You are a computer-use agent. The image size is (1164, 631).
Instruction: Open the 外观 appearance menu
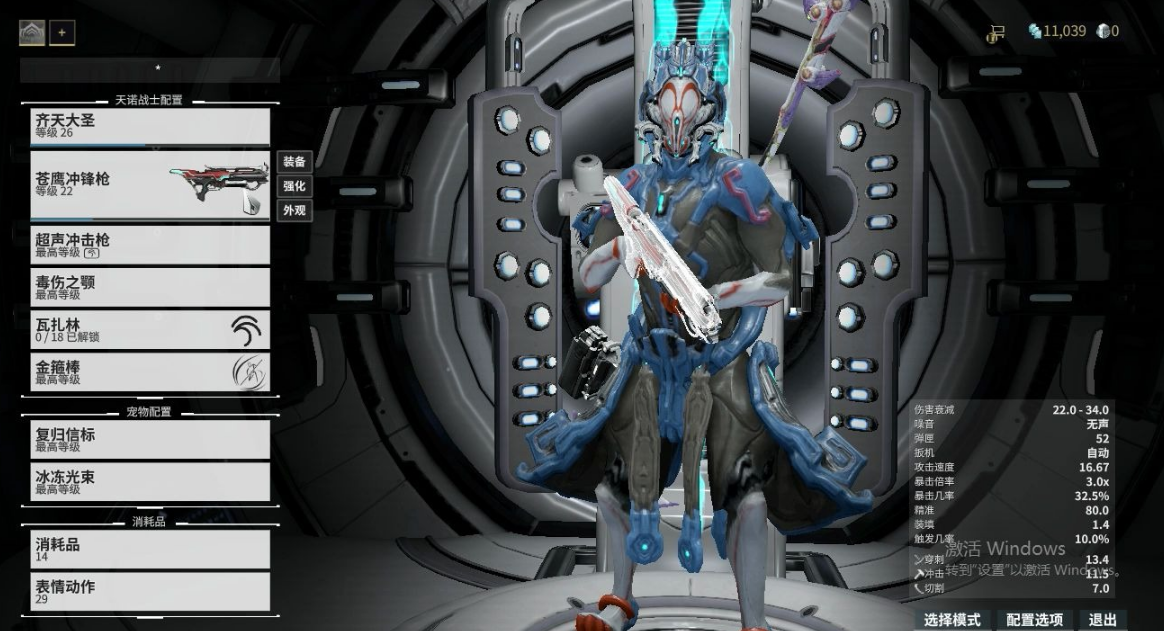[293, 210]
